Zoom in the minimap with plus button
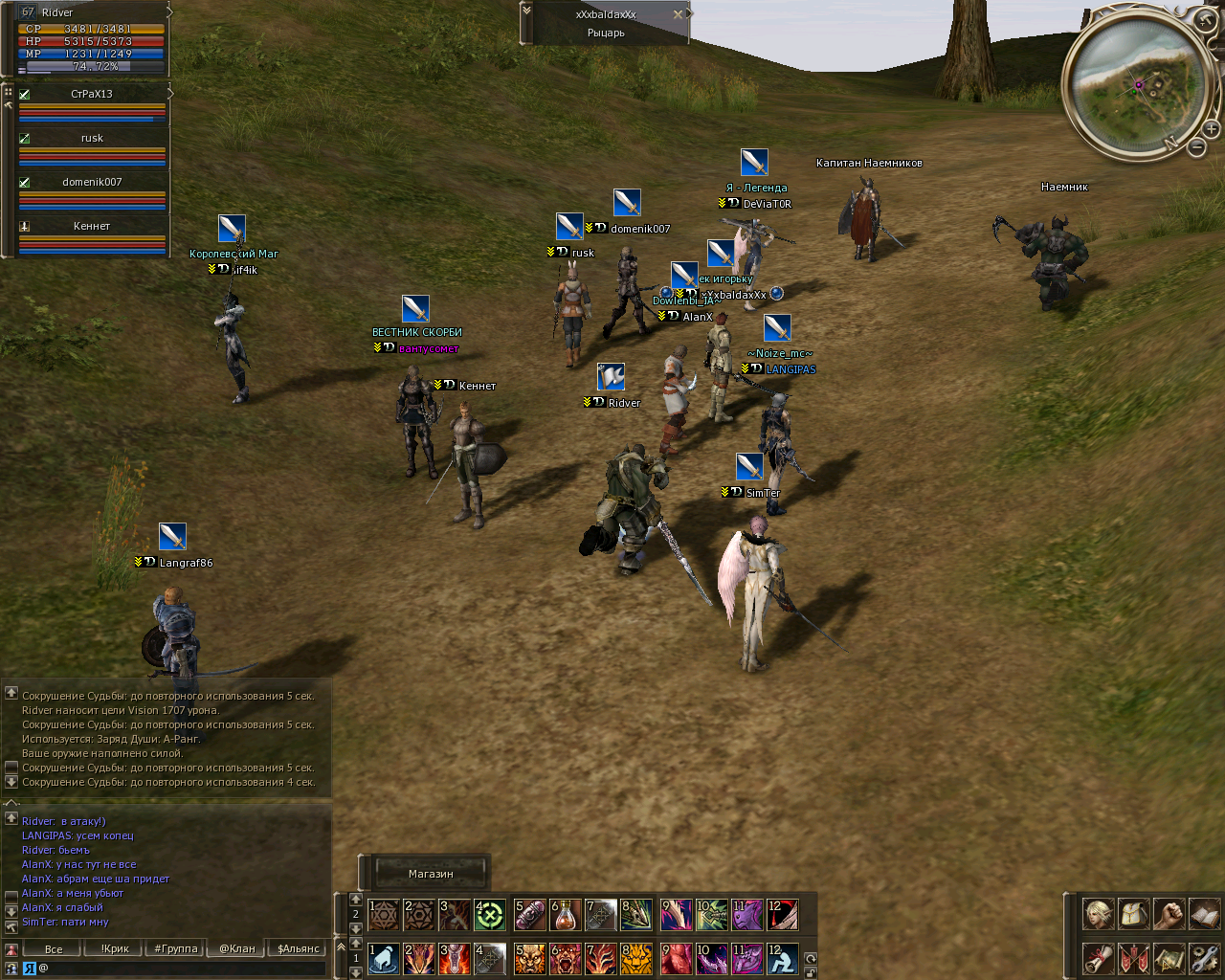The width and height of the screenshot is (1225, 980). tap(1211, 128)
